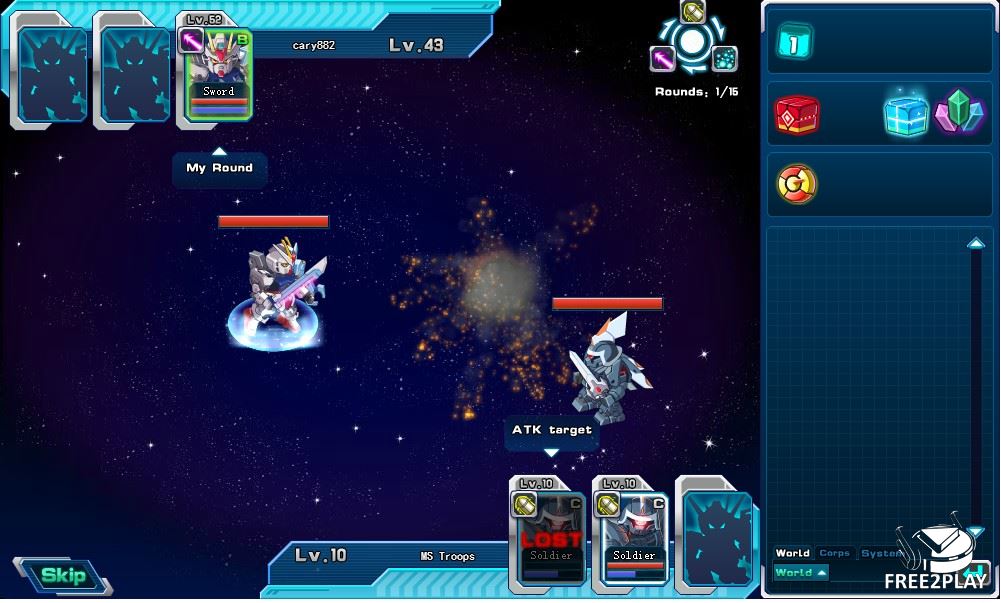Screen dimensions: 1001x603
Task: Click the chat scroll-up arrow
Action: coord(976,243)
